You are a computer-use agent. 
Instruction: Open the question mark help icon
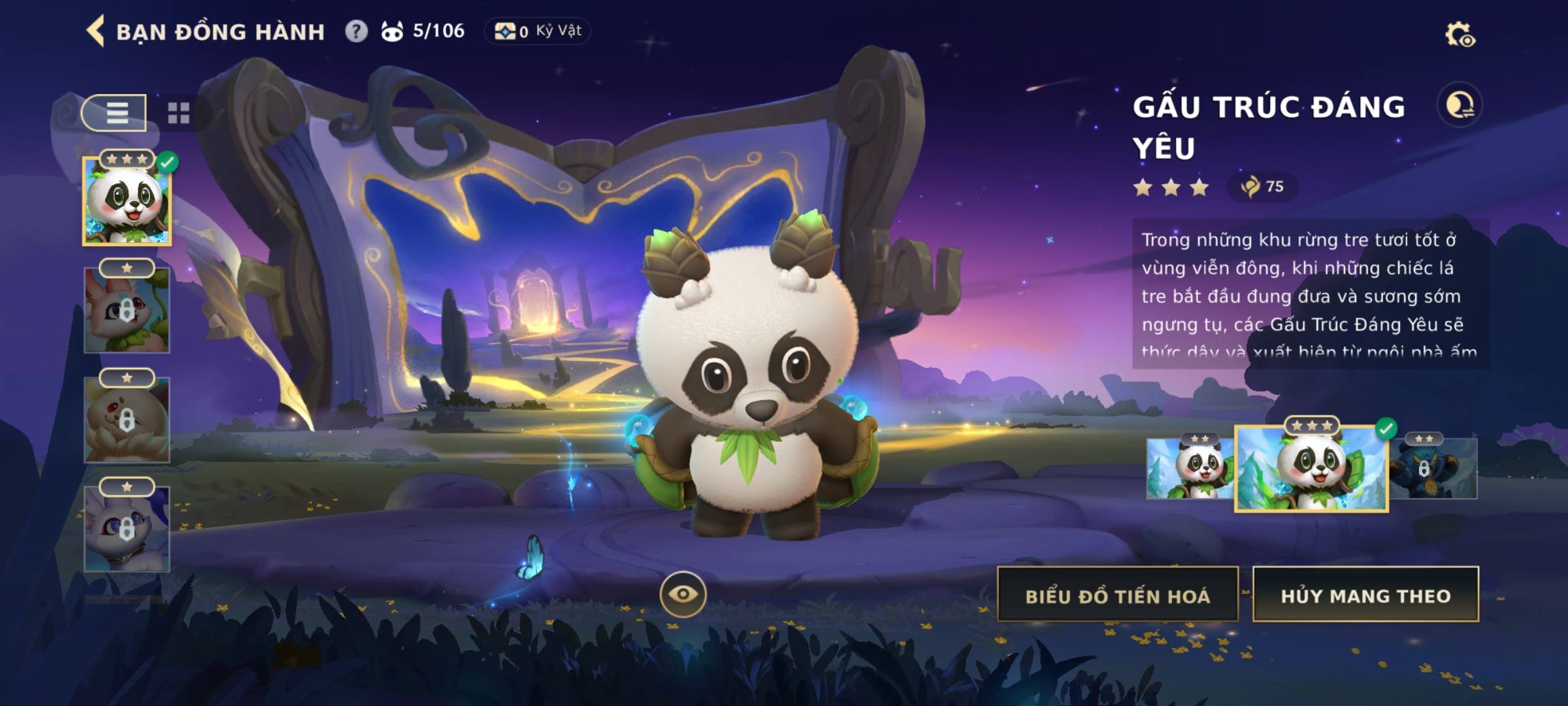(x=356, y=31)
